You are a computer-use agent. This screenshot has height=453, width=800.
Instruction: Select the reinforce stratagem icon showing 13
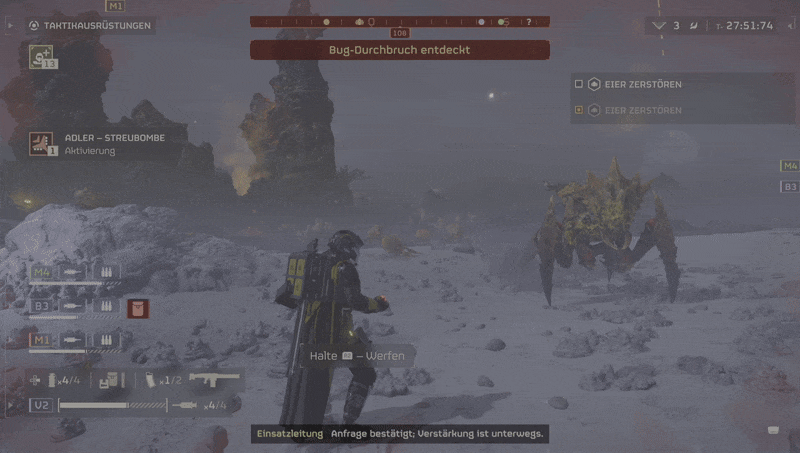(41, 59)
